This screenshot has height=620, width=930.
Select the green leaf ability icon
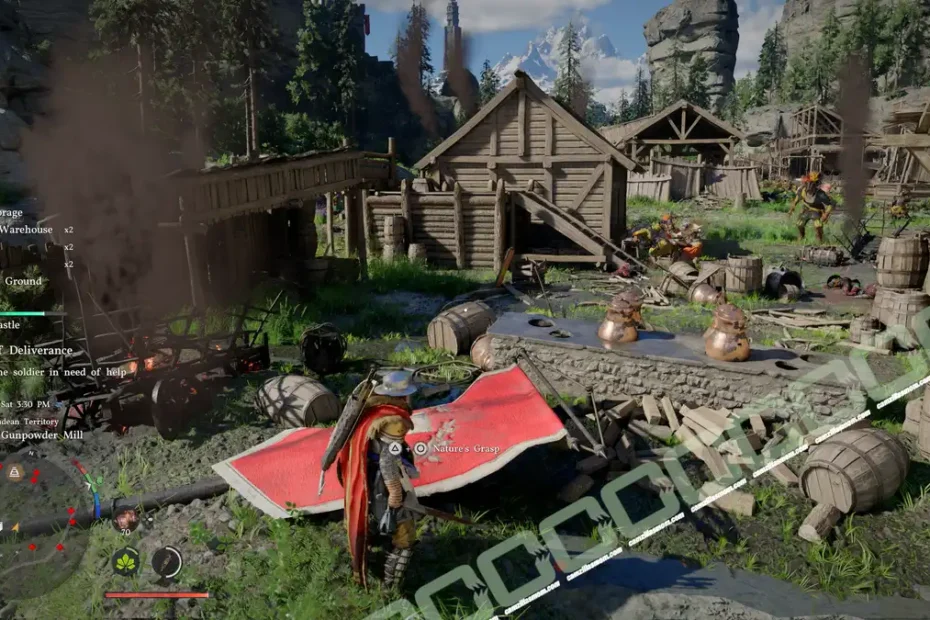point(126,561)
